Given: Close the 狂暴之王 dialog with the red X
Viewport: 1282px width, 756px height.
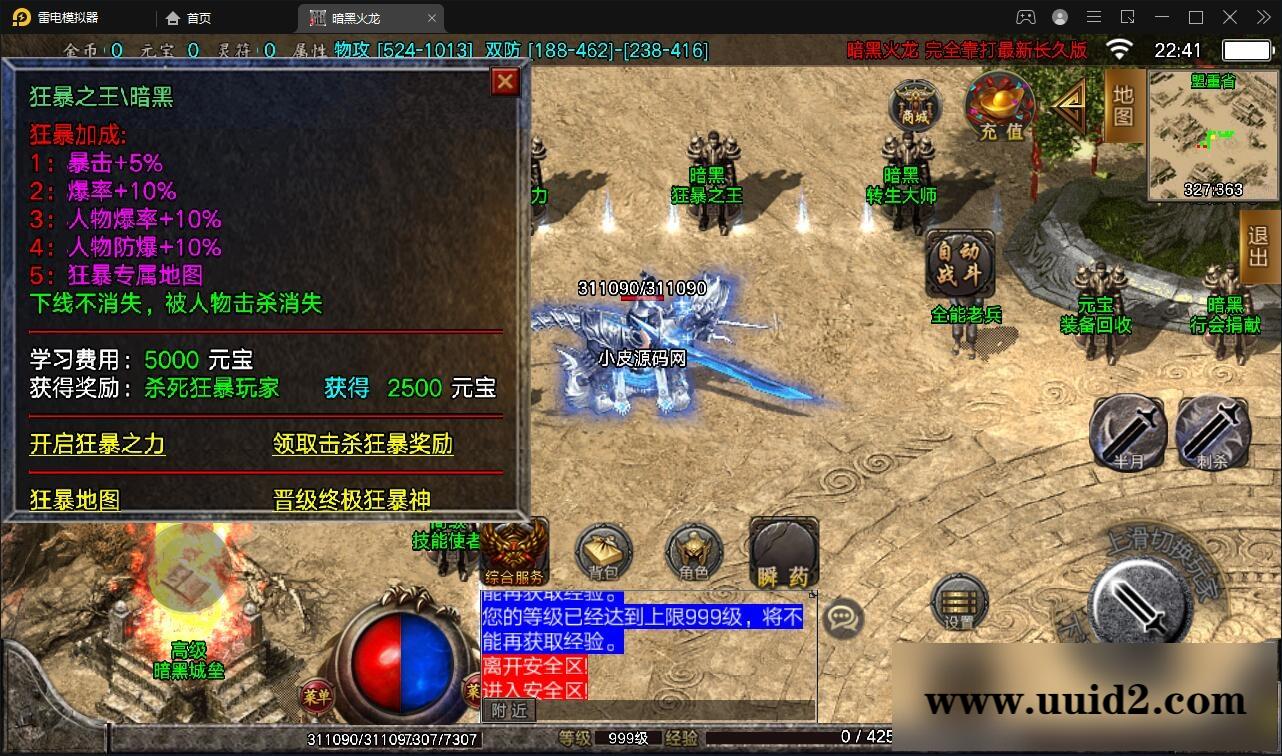Looking at the screenshot, I should coord(505,82).
